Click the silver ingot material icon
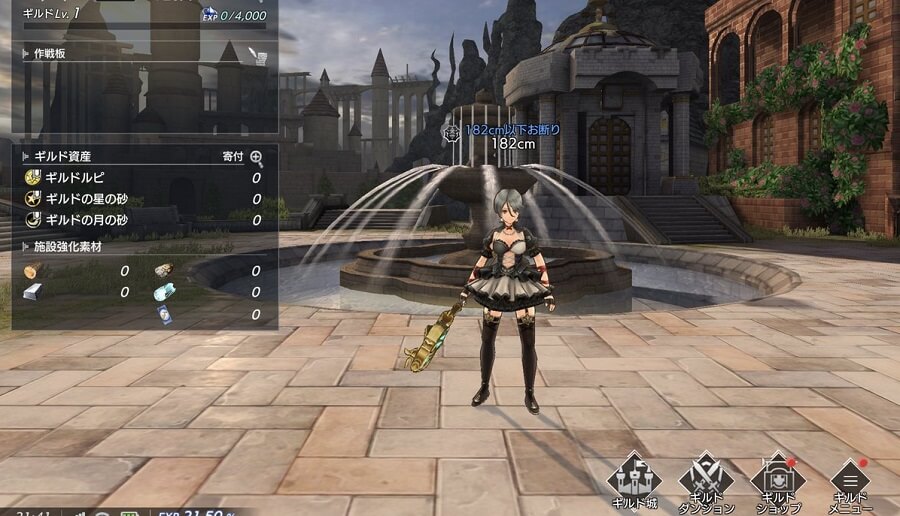900x516 pixels. (32, 292)
